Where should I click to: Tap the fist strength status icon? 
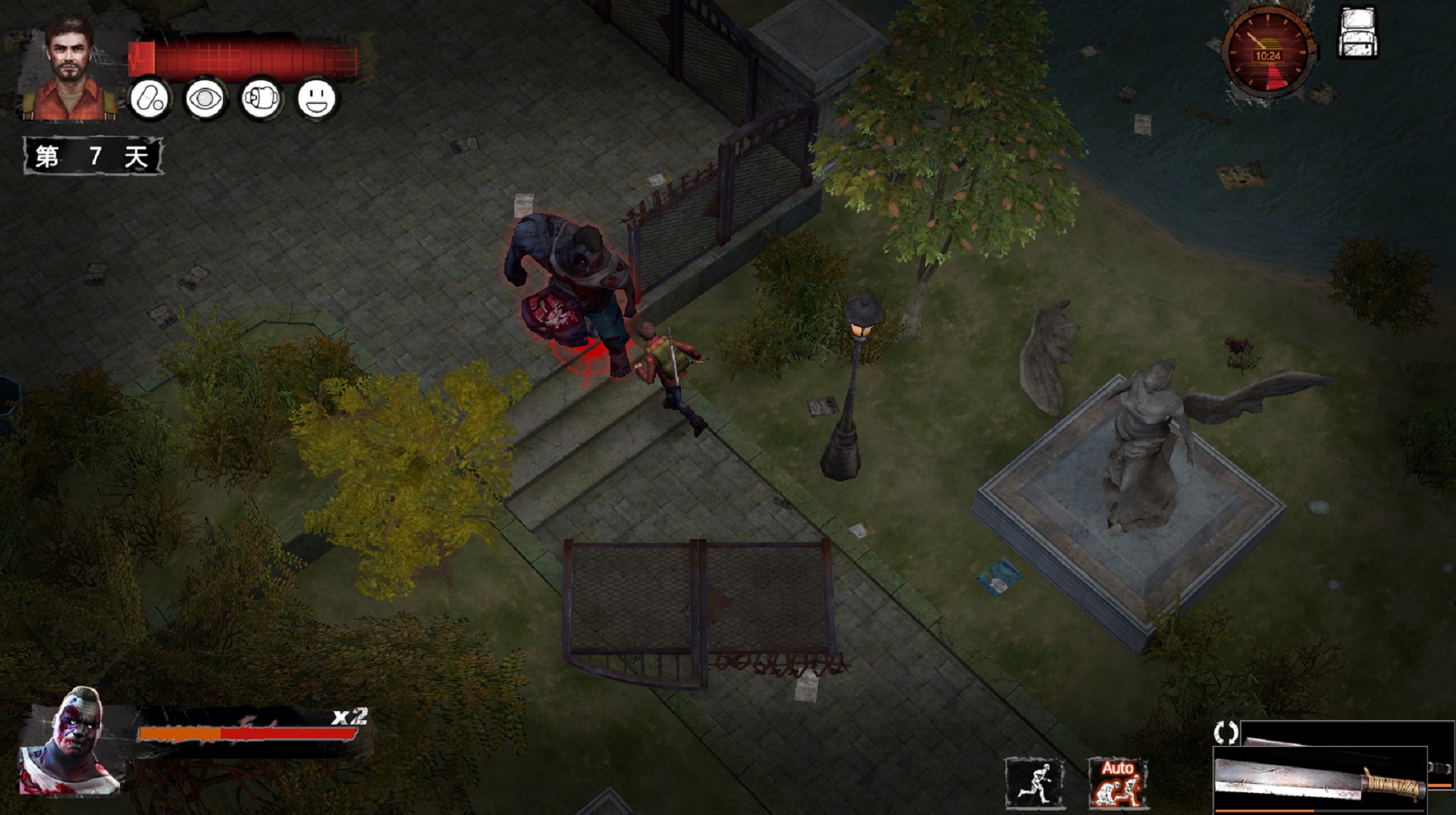coord(261,99)
